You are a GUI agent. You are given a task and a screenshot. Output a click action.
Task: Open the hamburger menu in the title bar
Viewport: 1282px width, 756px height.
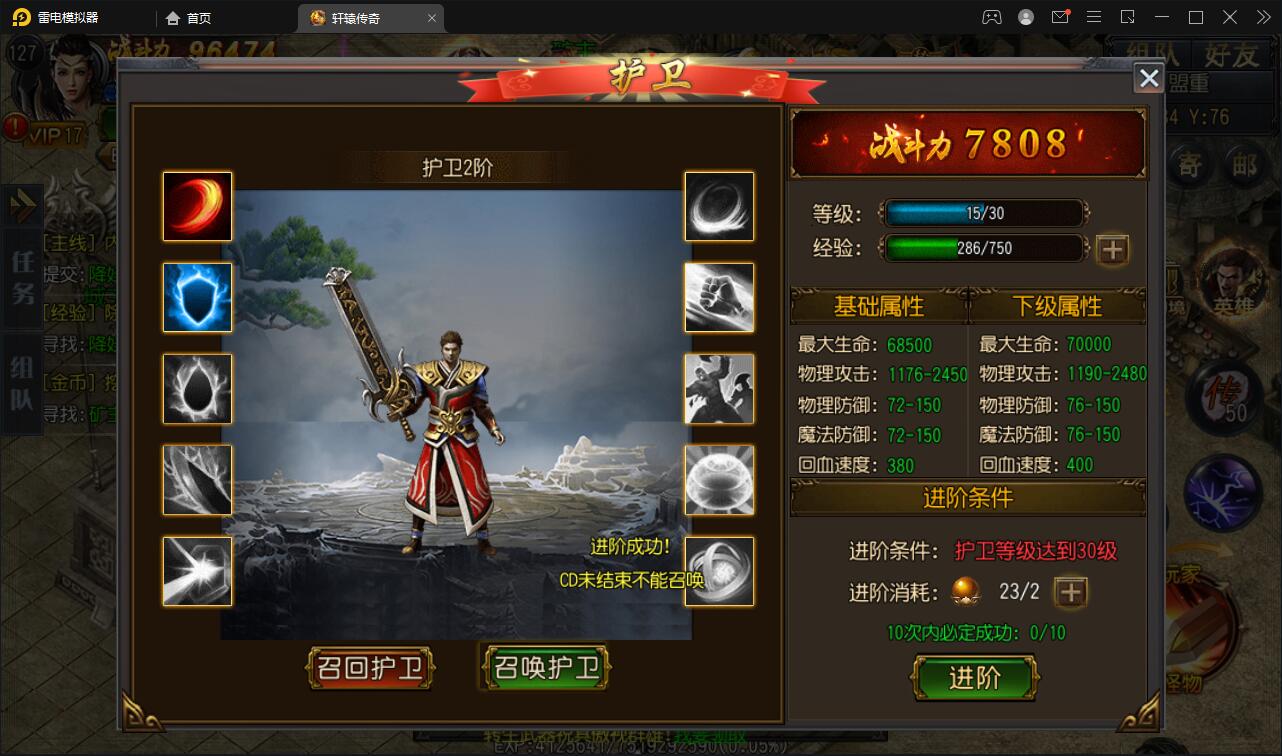(1094, 16)
